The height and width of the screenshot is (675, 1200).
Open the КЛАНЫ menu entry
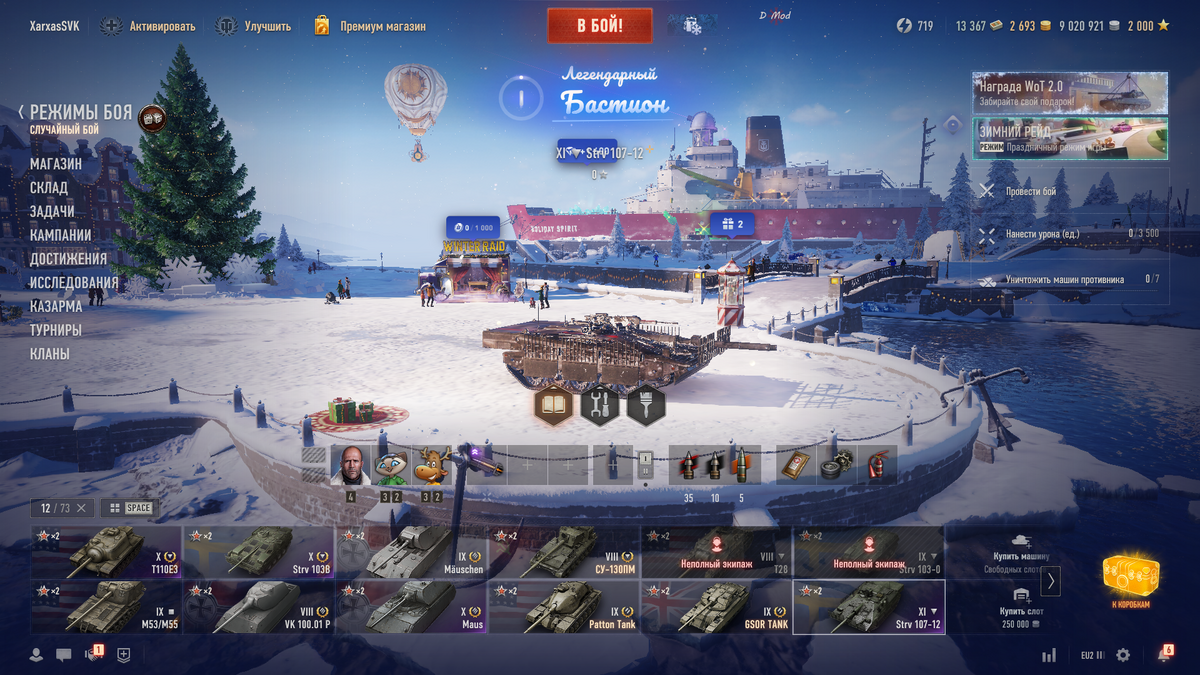coord(50,354)
